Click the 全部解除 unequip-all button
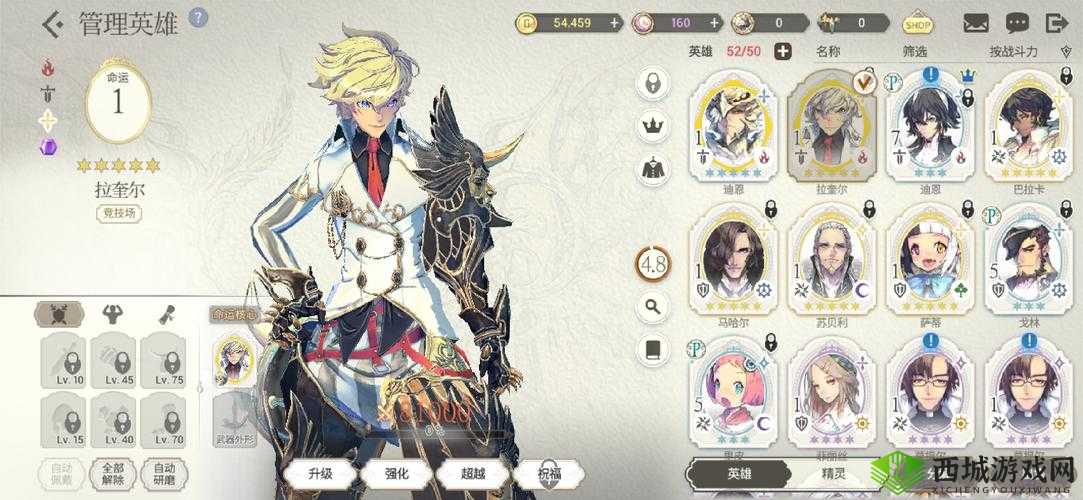This screenshot has height=500, width=1083. (x=112, y=472)
